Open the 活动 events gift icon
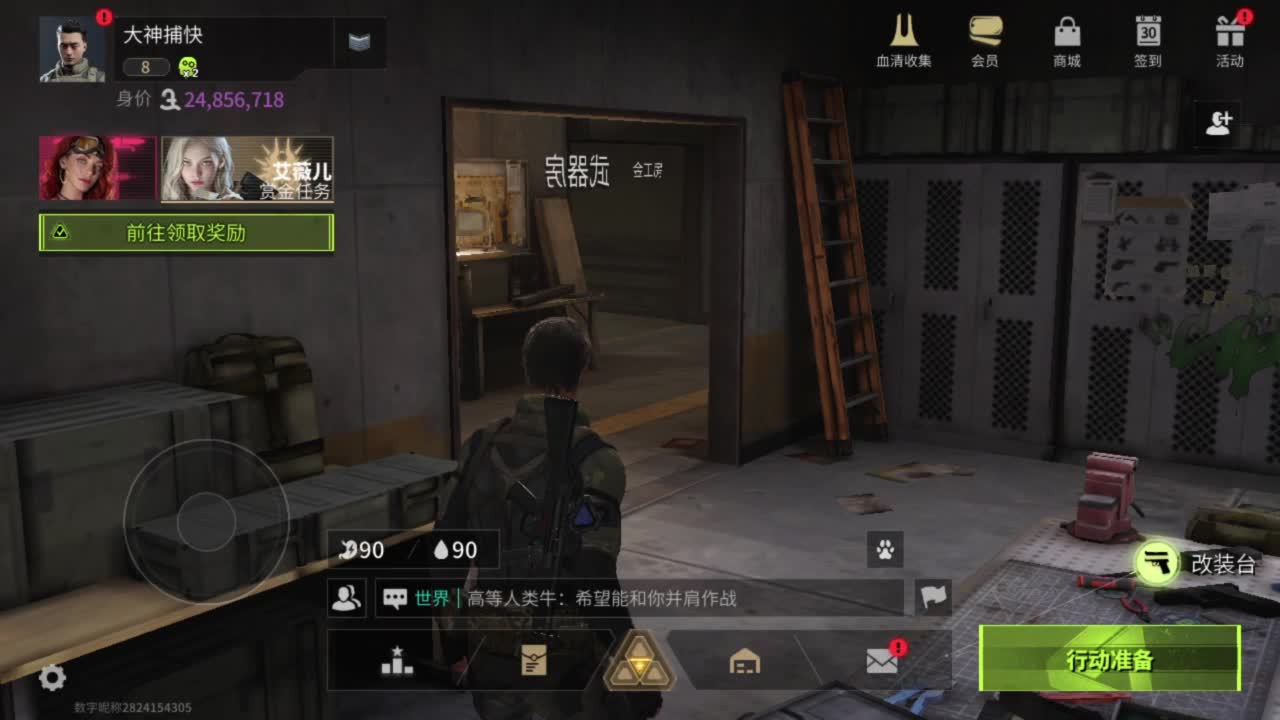This screenshot has height=720, width=1280. point(1228,35)
